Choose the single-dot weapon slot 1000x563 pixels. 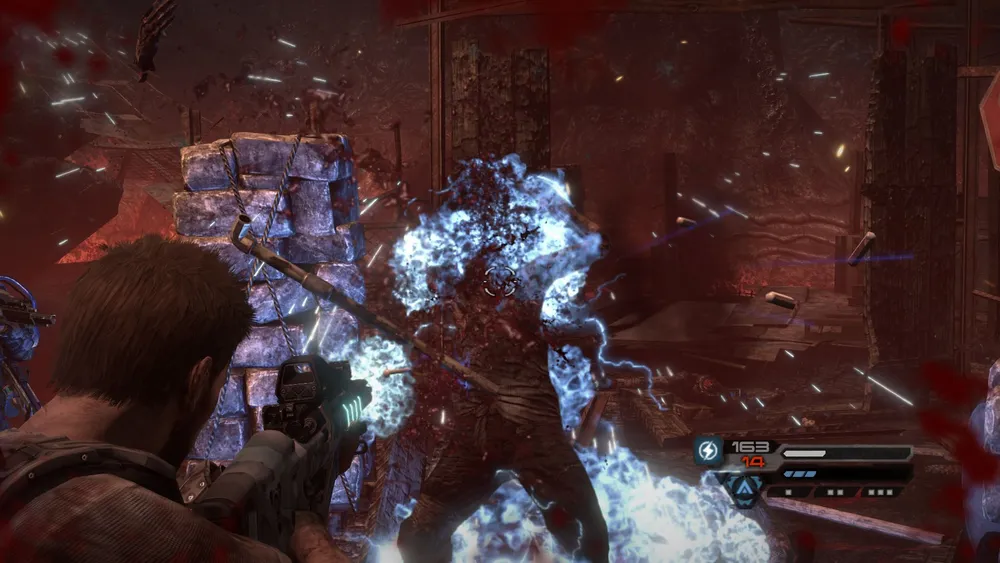click(788, 492)
